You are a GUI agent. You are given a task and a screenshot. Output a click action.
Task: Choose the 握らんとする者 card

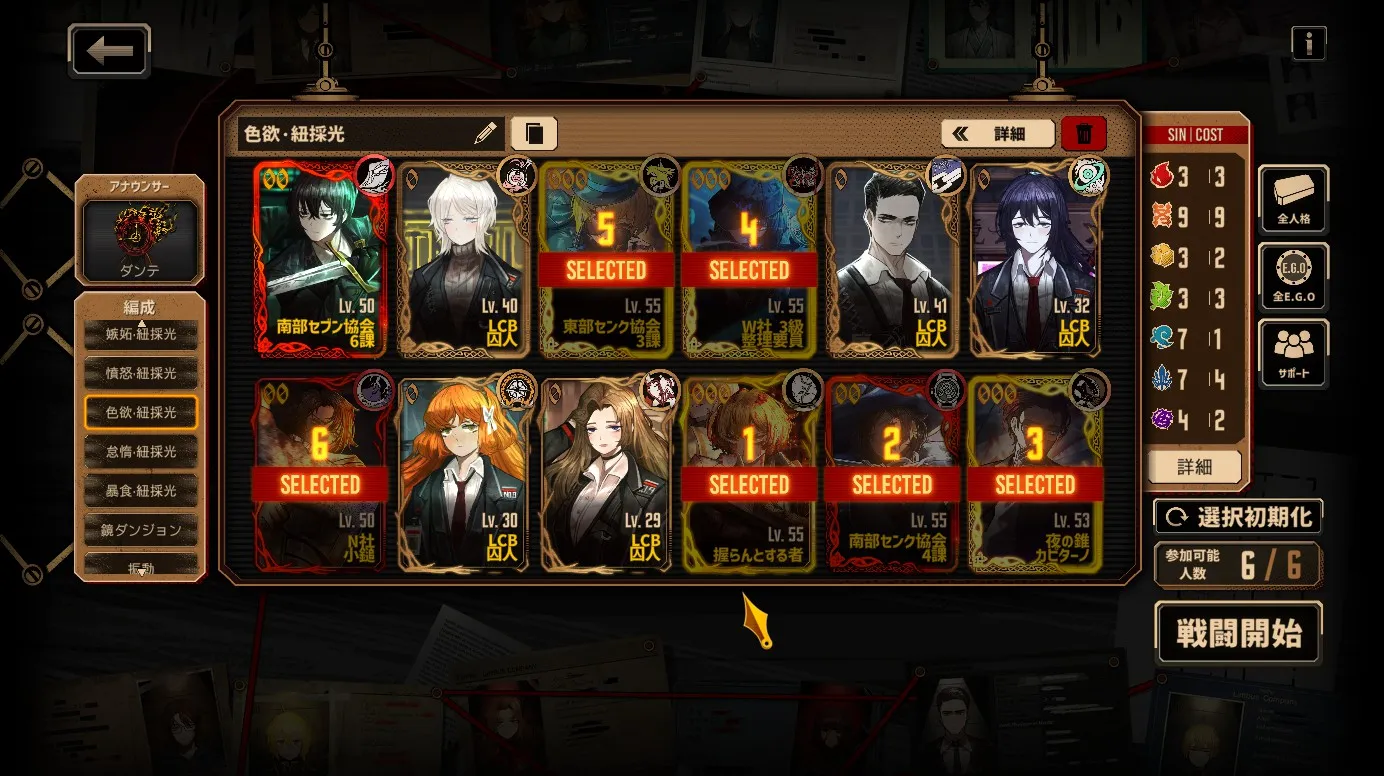pos(749,475)
